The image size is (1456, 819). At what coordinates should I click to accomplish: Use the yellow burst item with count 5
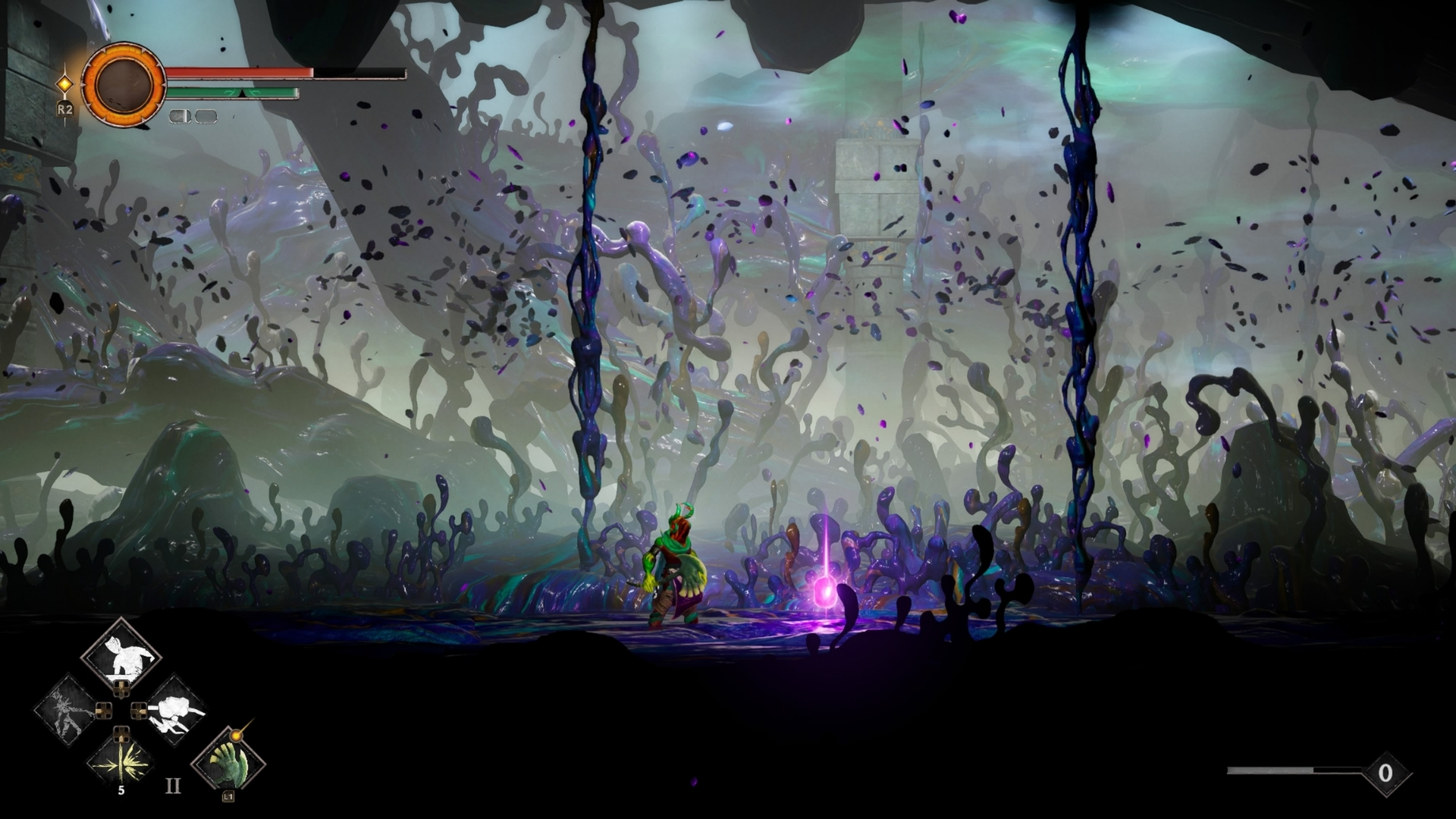point(121,761)
